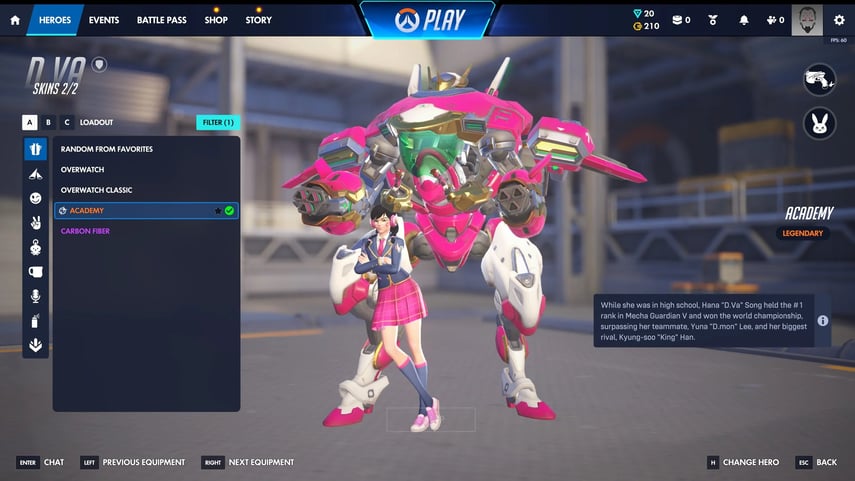Open the Shop tab
This screenshot has width=855, height=481.
click(x=216, y=20)
